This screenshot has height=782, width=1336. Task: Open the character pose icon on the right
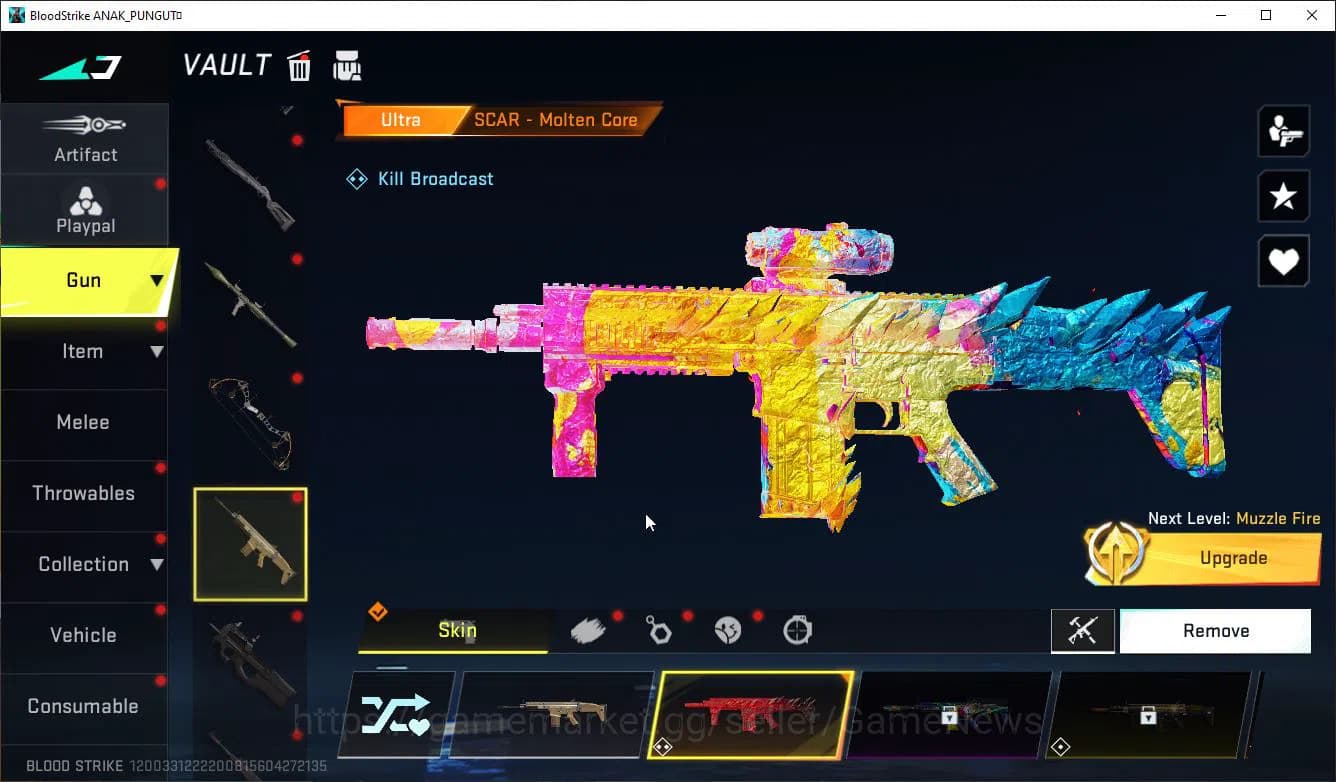[x=1283, y=130]
